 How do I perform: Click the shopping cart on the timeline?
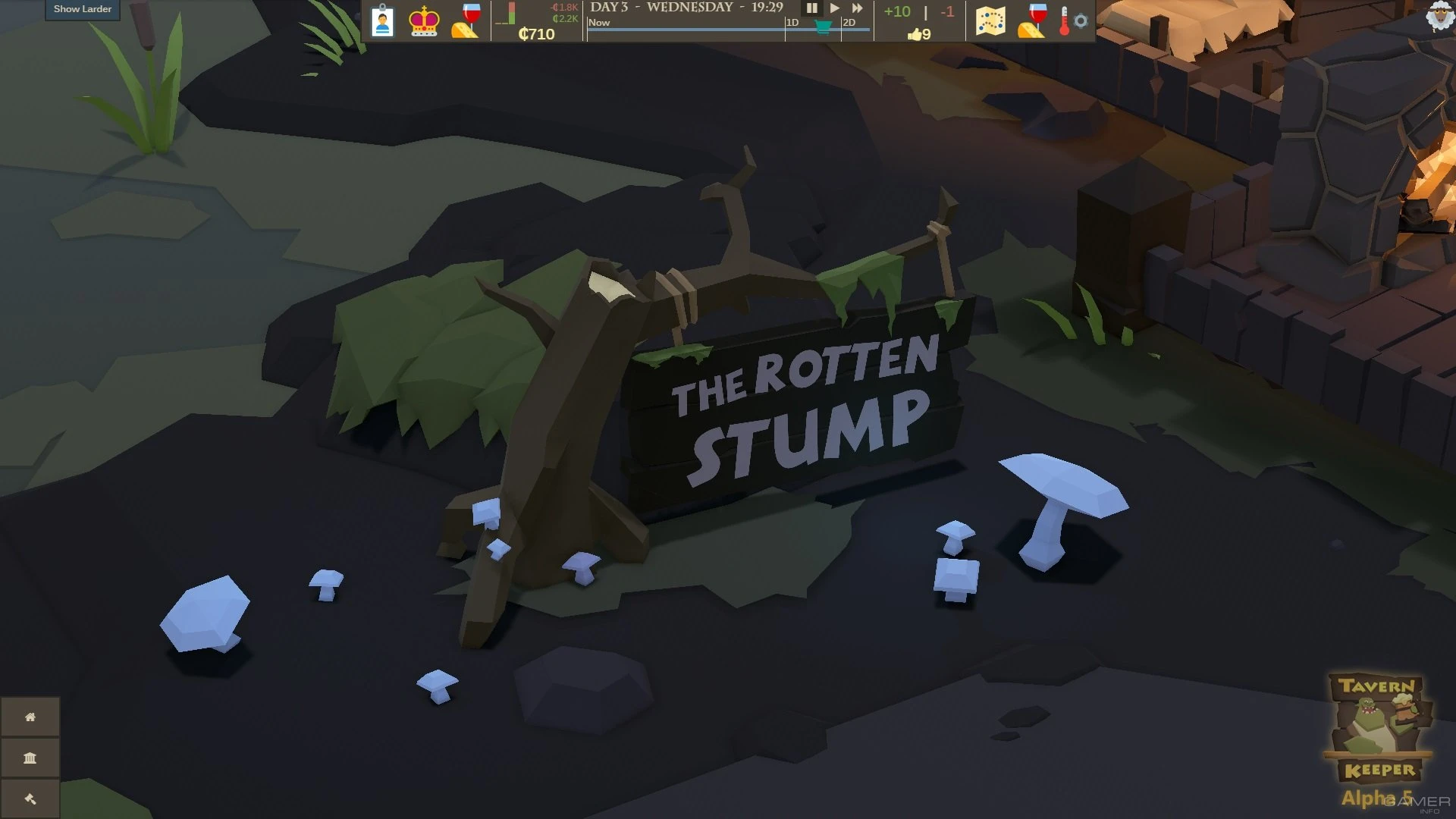(x=822, y=28)
